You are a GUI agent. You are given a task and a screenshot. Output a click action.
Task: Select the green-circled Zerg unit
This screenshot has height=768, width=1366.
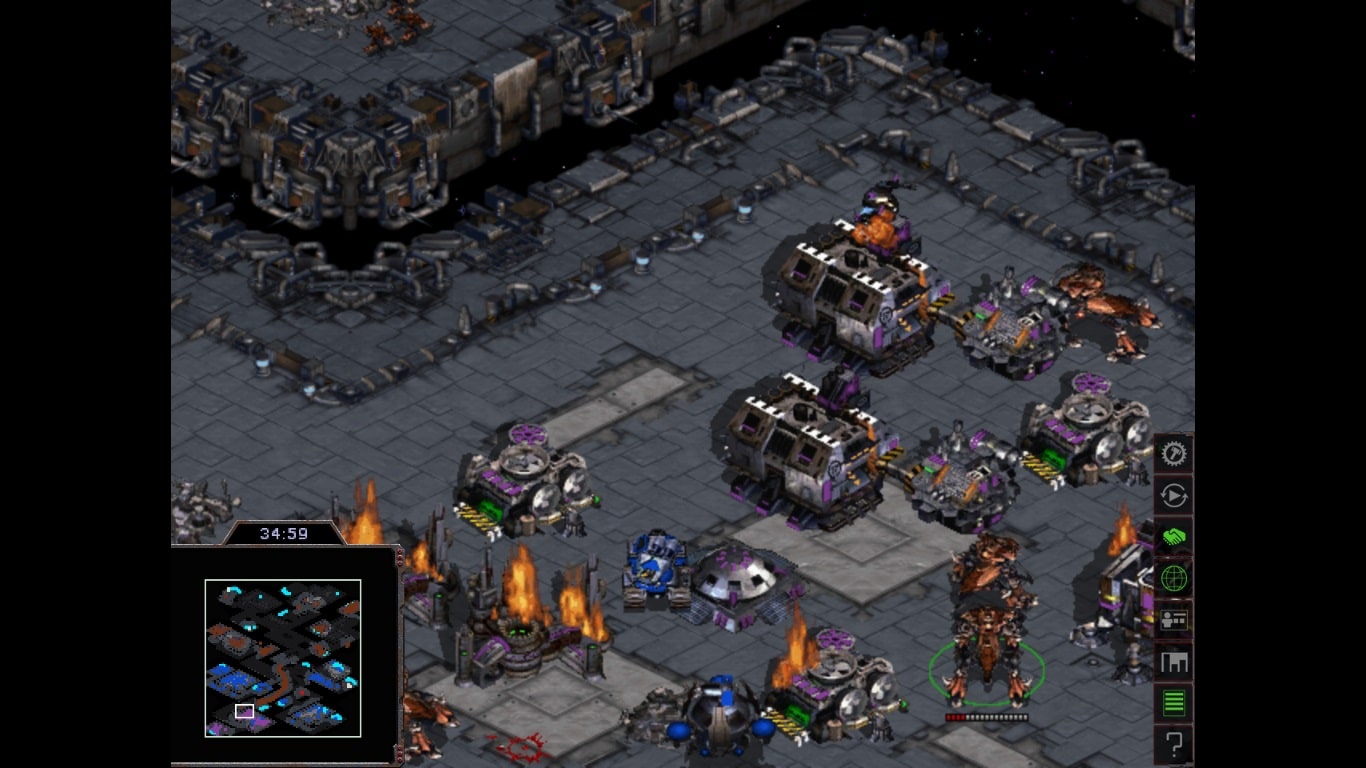click(987, 651)
